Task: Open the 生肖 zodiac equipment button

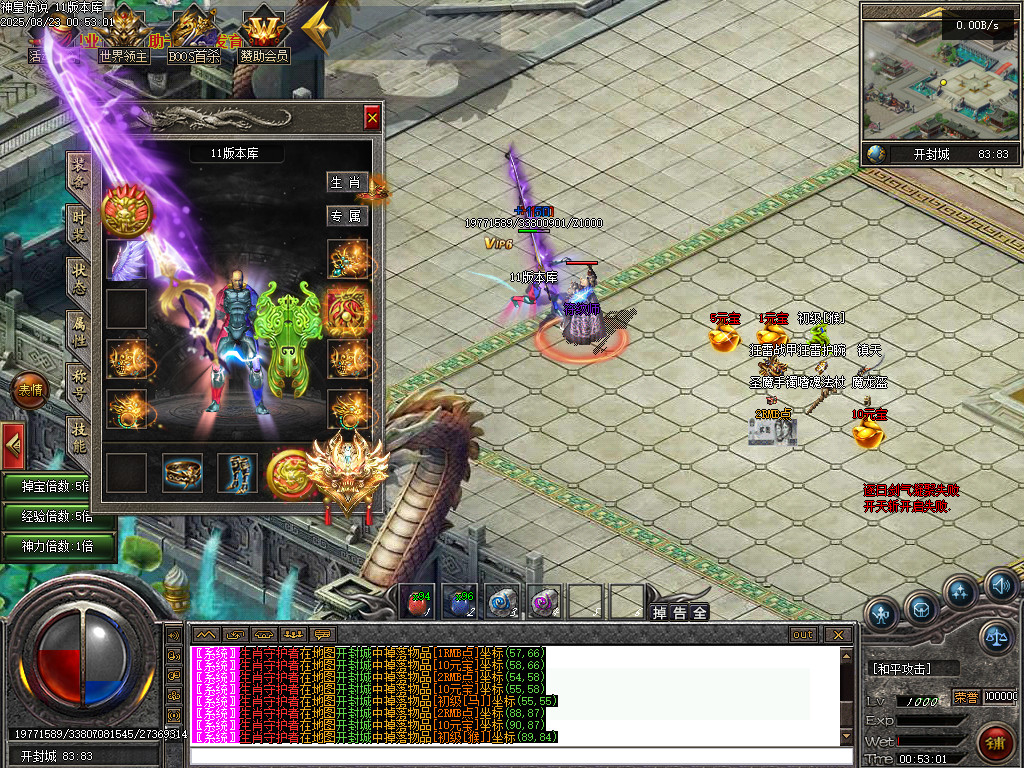Action: pyautogui.click(x=347, y=183)
